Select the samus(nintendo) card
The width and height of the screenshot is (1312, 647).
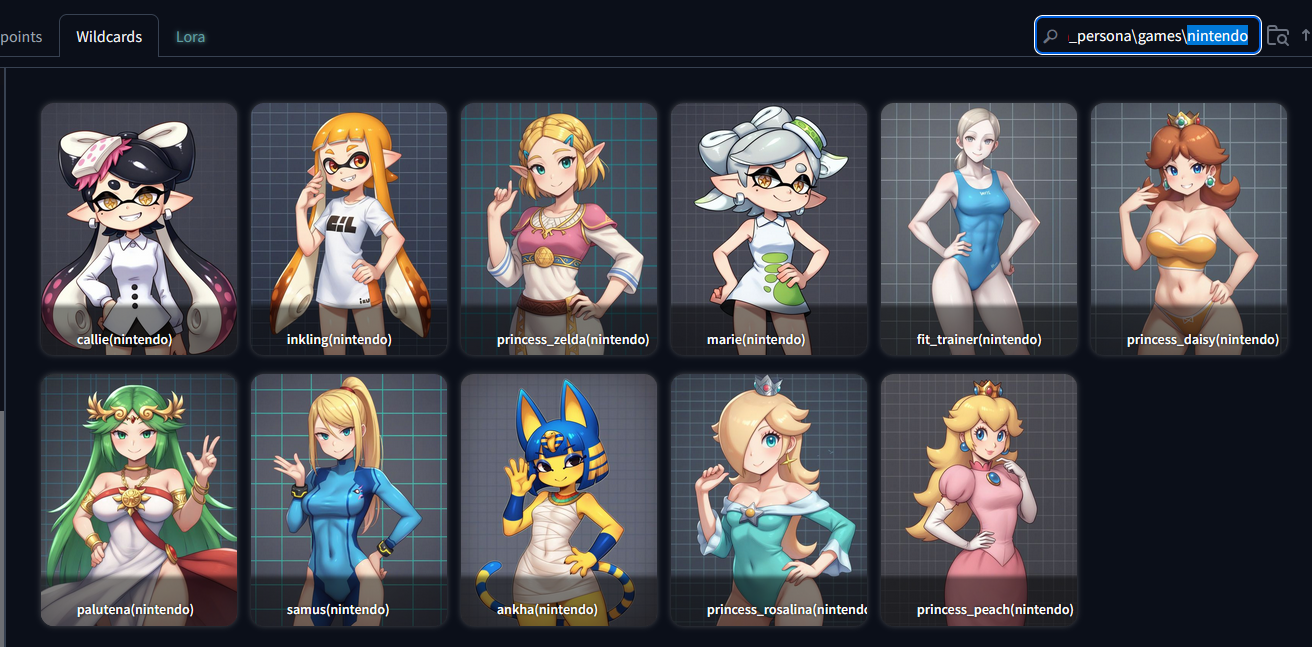tap(349, 500)
